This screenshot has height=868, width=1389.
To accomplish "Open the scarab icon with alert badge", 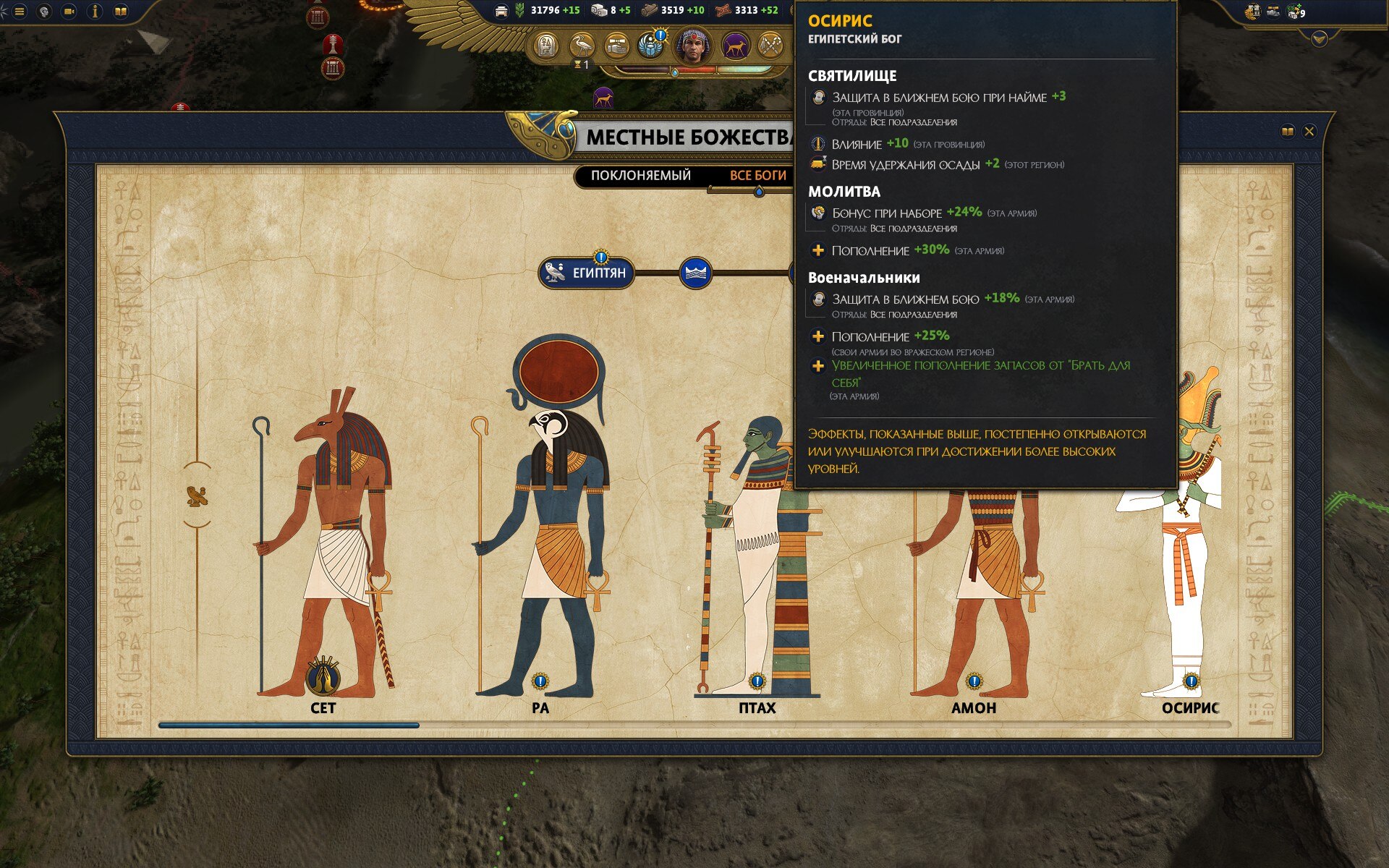I will pos(651,46).
